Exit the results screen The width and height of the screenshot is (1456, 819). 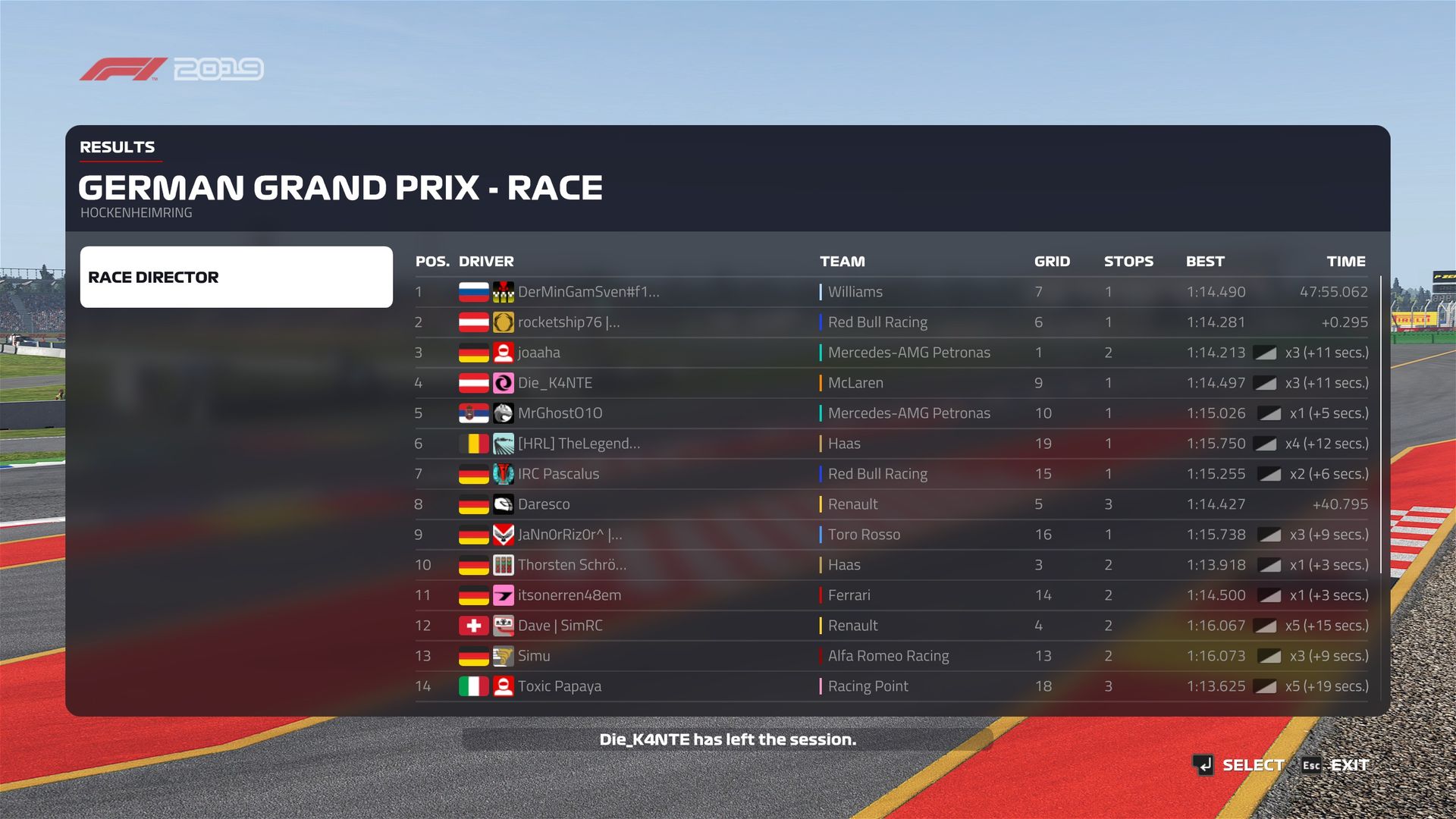click(1336, 765)
